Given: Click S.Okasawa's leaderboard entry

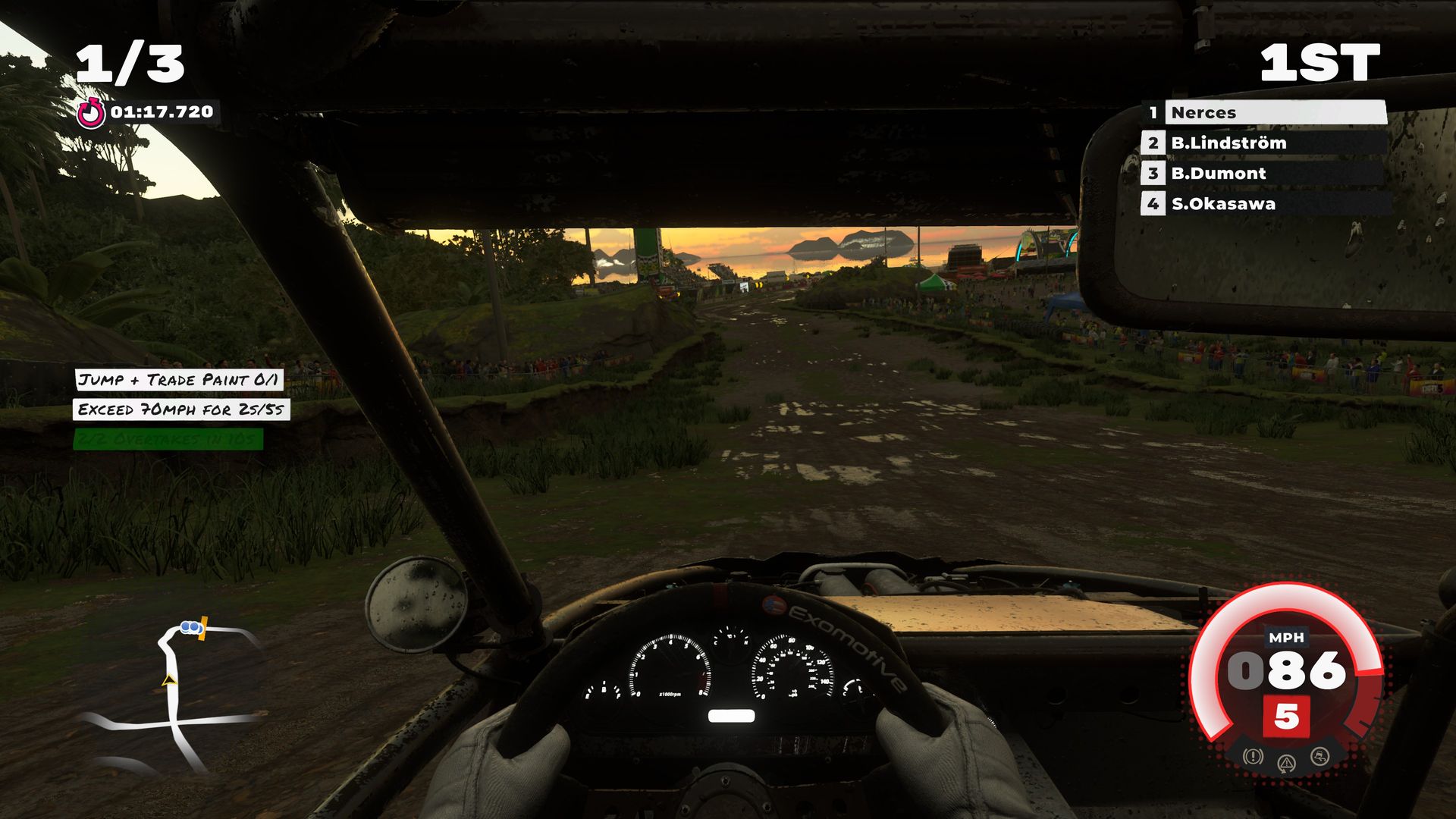Looking at the screenshot, I should (1264, 203).
